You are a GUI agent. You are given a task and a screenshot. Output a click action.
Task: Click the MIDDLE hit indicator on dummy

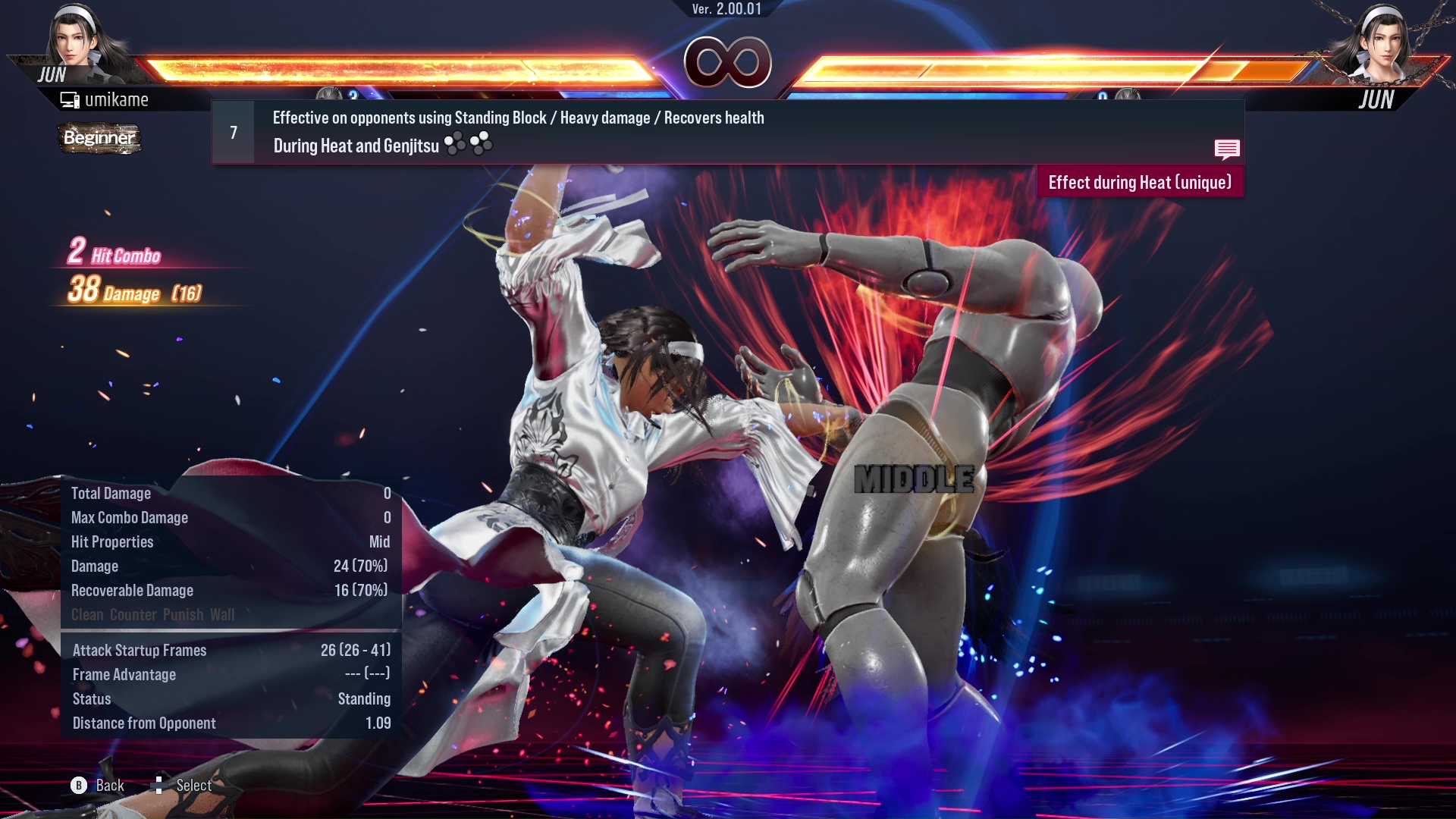(x=912, y=479)
